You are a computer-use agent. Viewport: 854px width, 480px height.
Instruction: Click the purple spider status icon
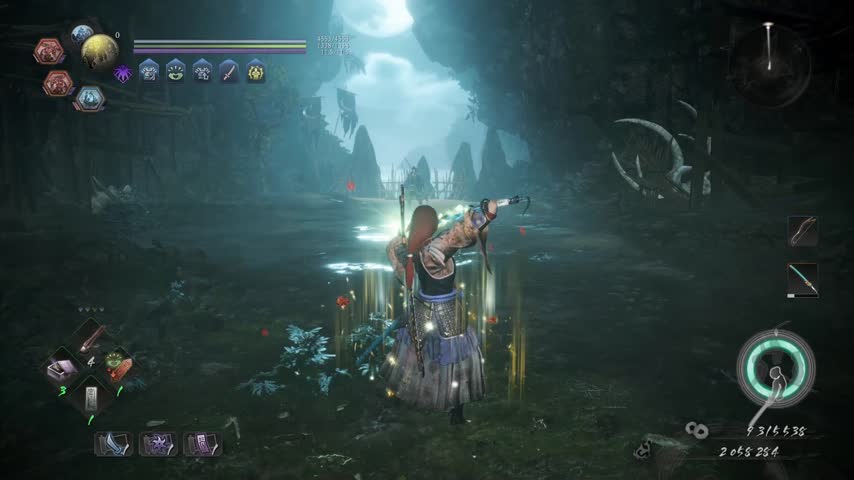point(123,73)
